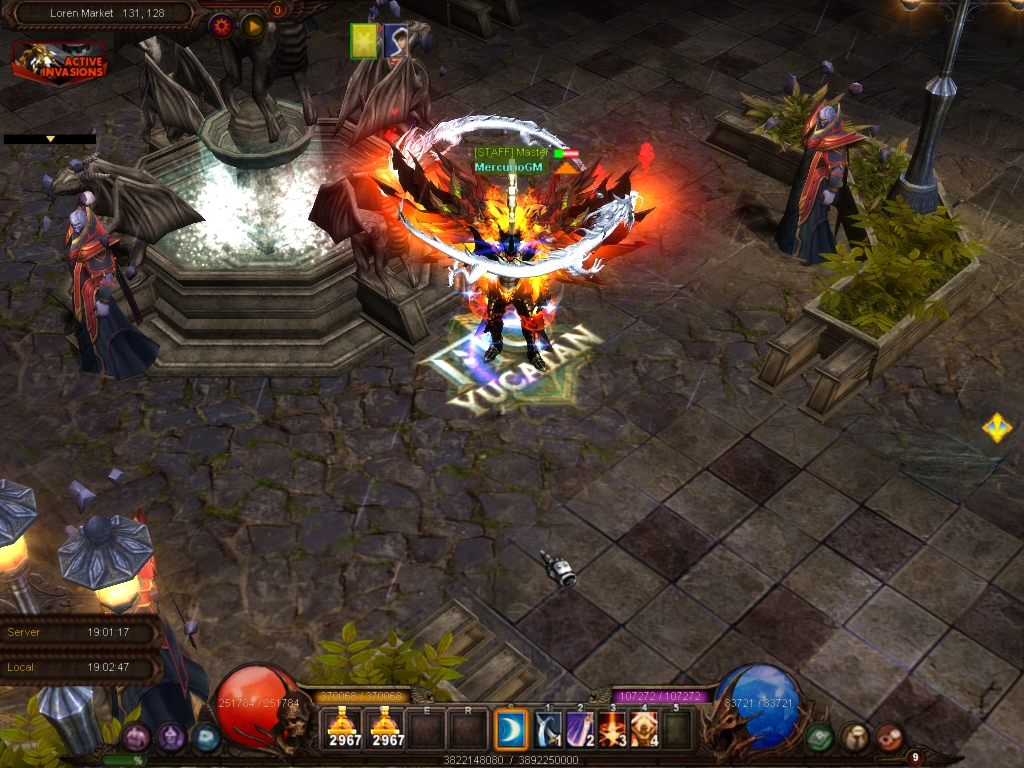
Task: Open the Active Invasions panel
Action: 59,62
